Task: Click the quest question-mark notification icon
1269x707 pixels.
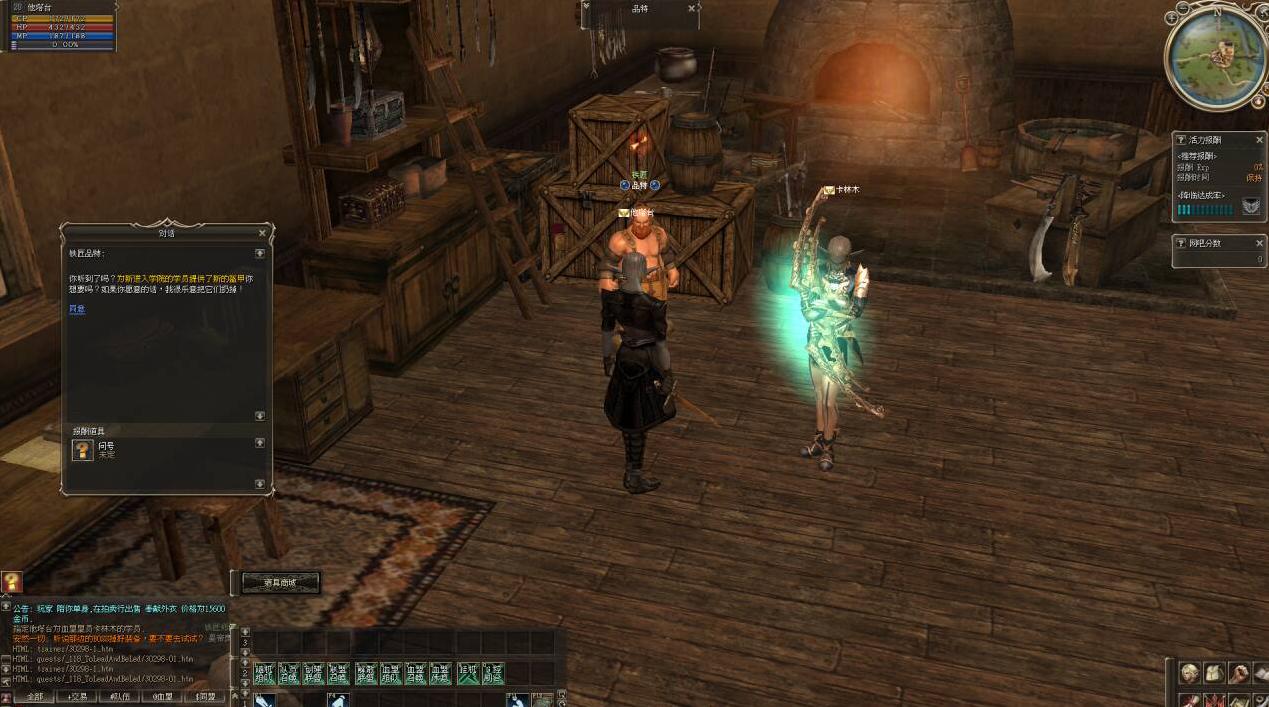Action: [11, 581]
